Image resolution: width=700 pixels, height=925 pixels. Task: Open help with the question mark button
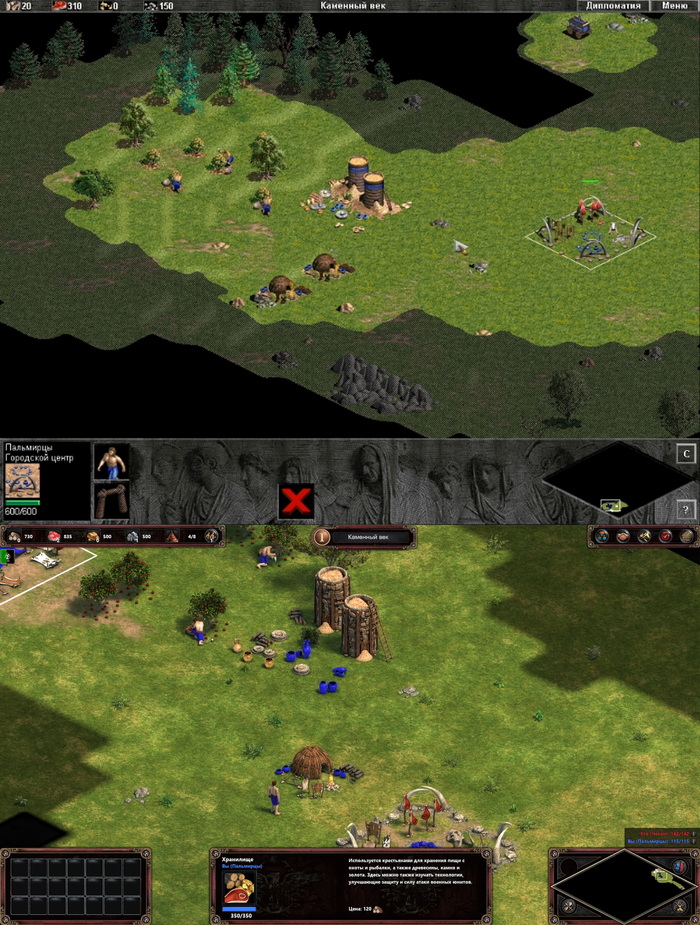click(x=685, y=508)
